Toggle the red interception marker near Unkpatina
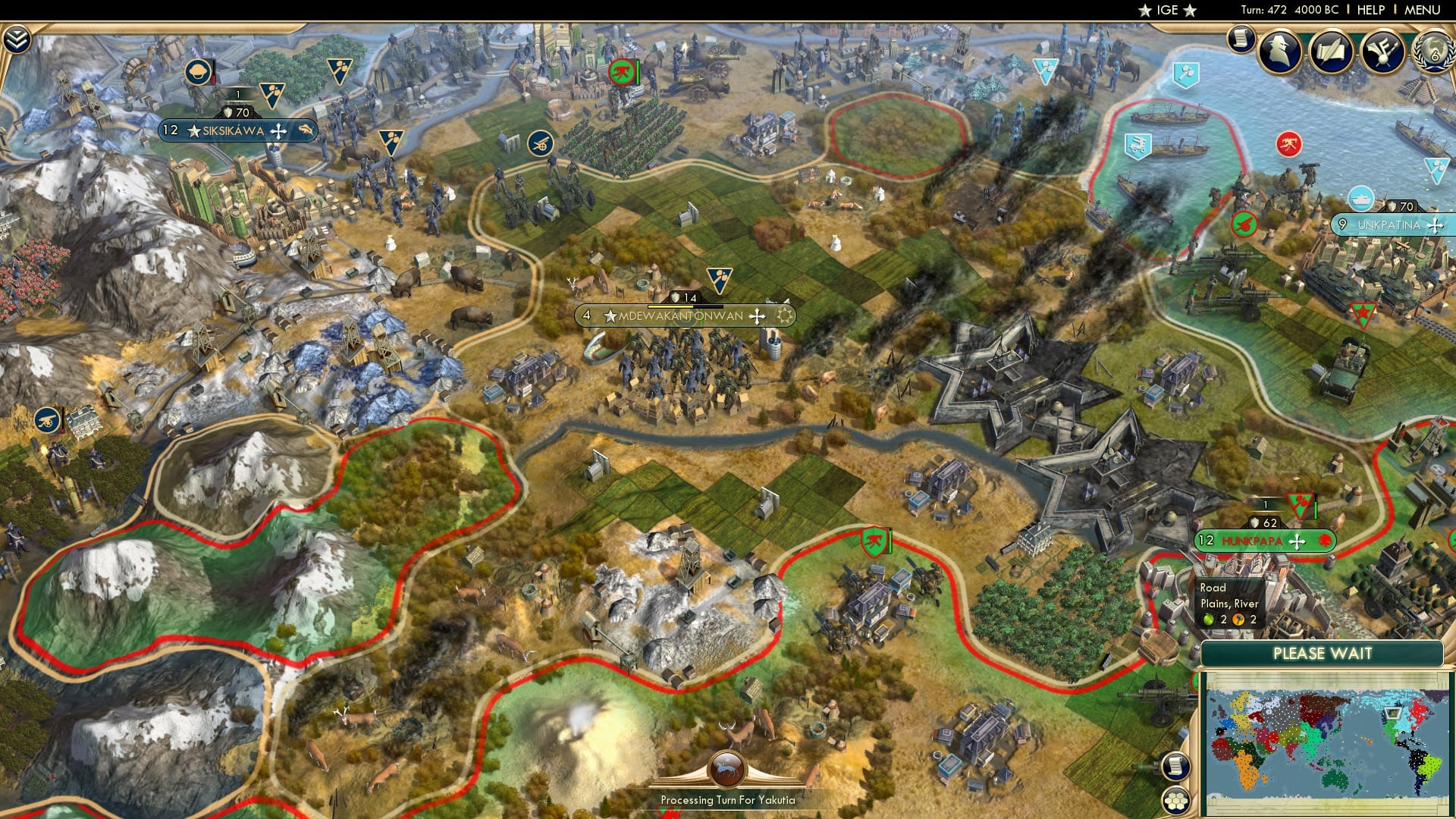Viewport: 1456px width, 819px height. tap(1288, 144)
